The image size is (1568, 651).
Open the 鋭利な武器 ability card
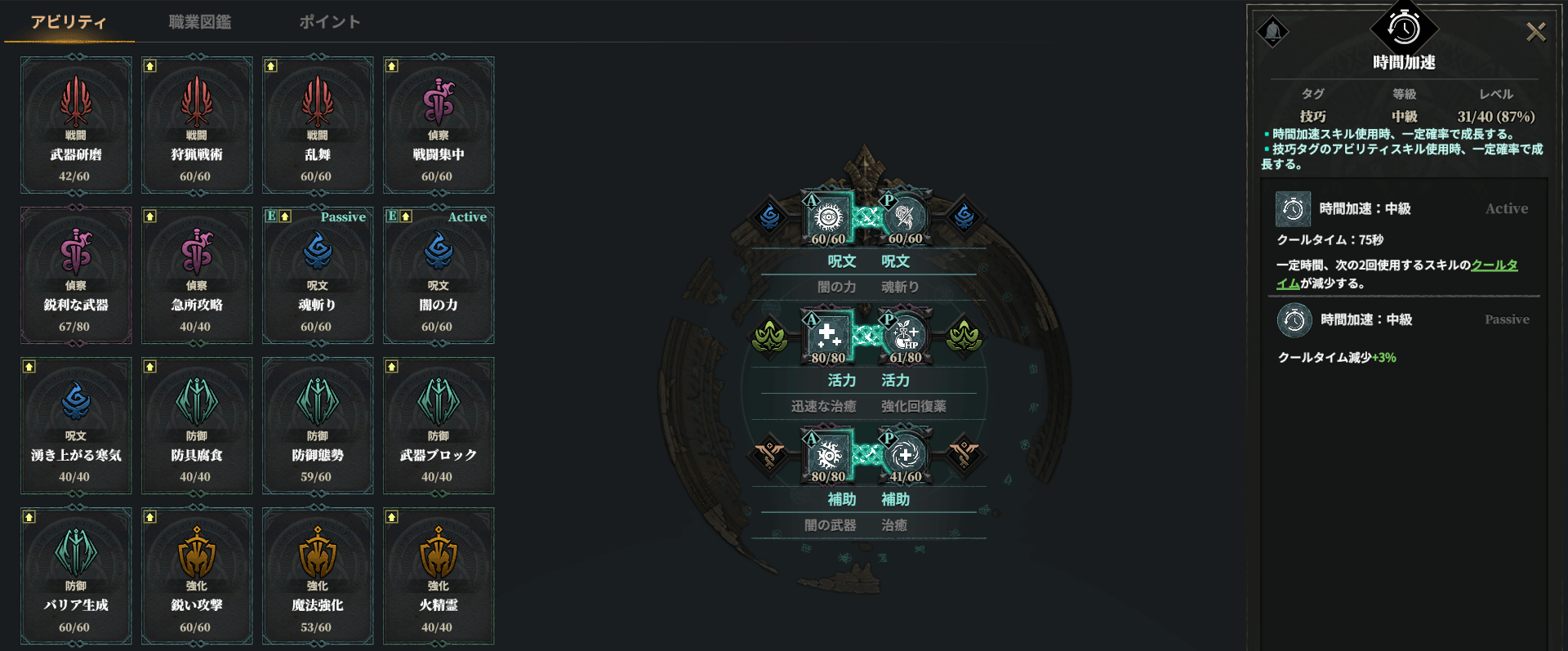pyautogui.click(x=76, y=275)
